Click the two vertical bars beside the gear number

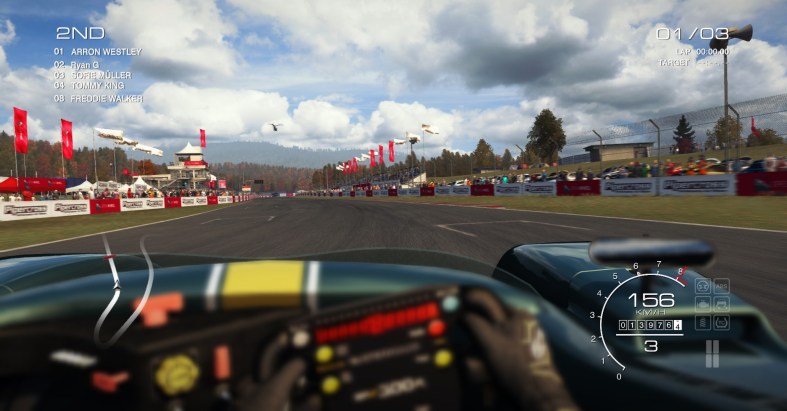[712, 353]
